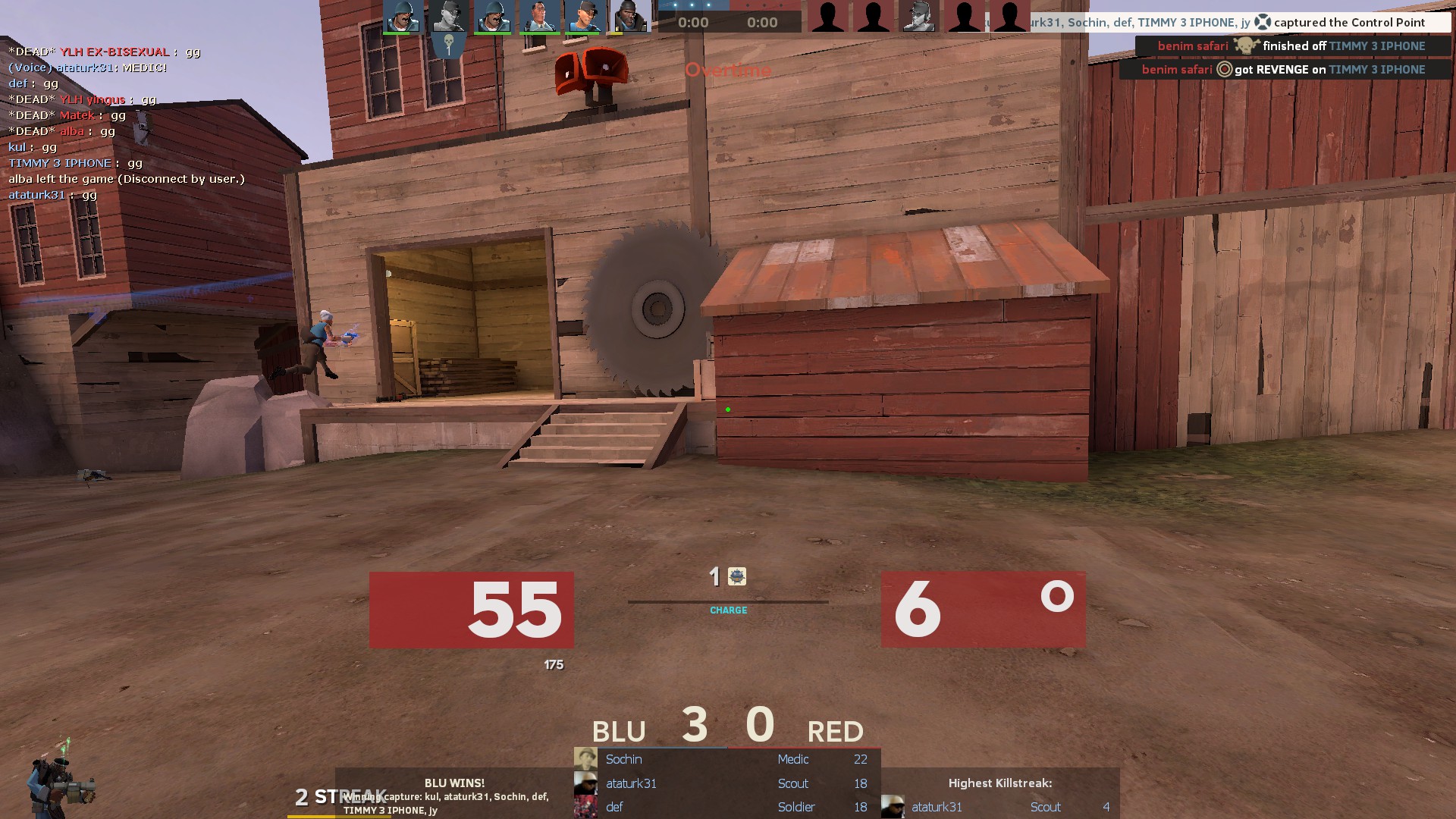Select ataturk31's Scout row in the top scorers list
The image size is (1456, 819).
click(x=726, y=783)
